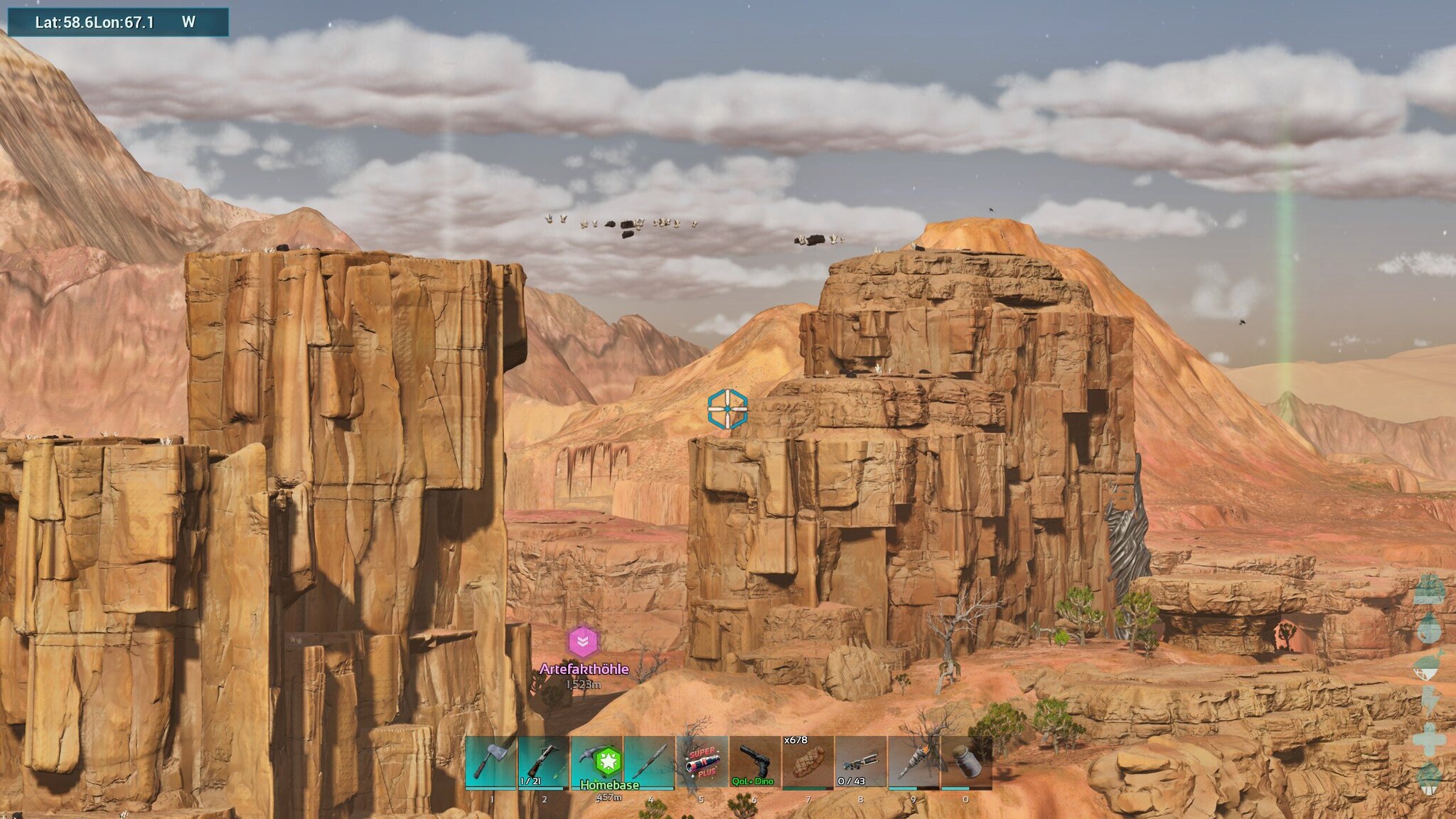This screenshot has width=1456, height=819.
Task: Select the QoL+ Dino pistol slot
Action: pos(754,762)
